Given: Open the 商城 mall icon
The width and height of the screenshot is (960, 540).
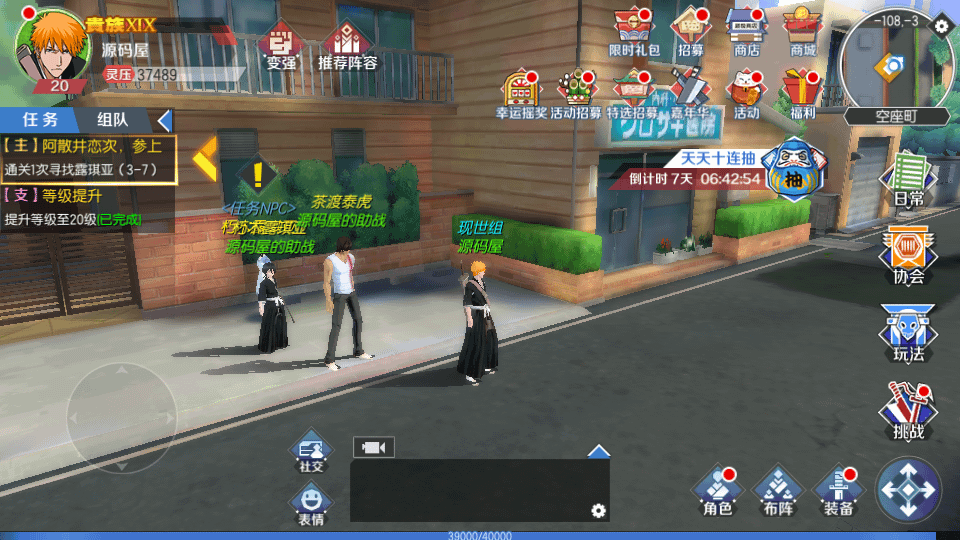Looking at the screenshot, I should tap(802, 30).
